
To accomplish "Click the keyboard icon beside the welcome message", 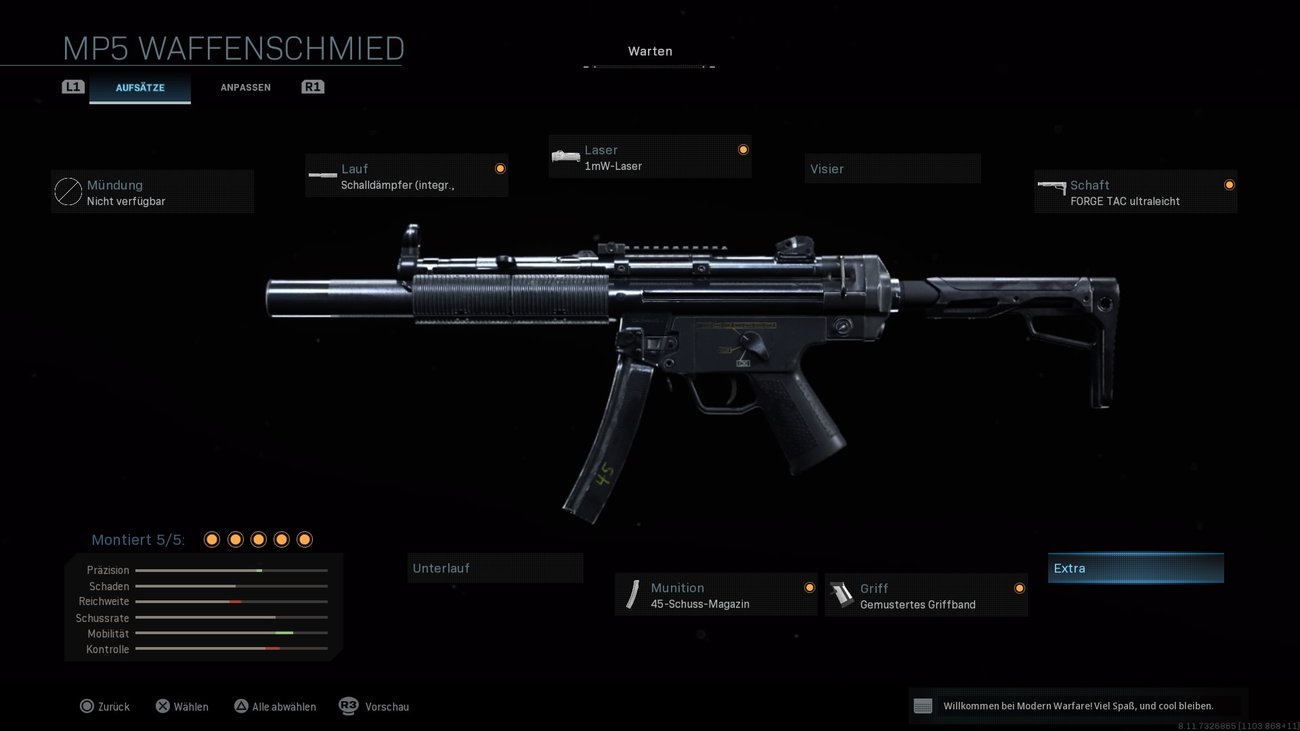I will (x=921, y=705).
